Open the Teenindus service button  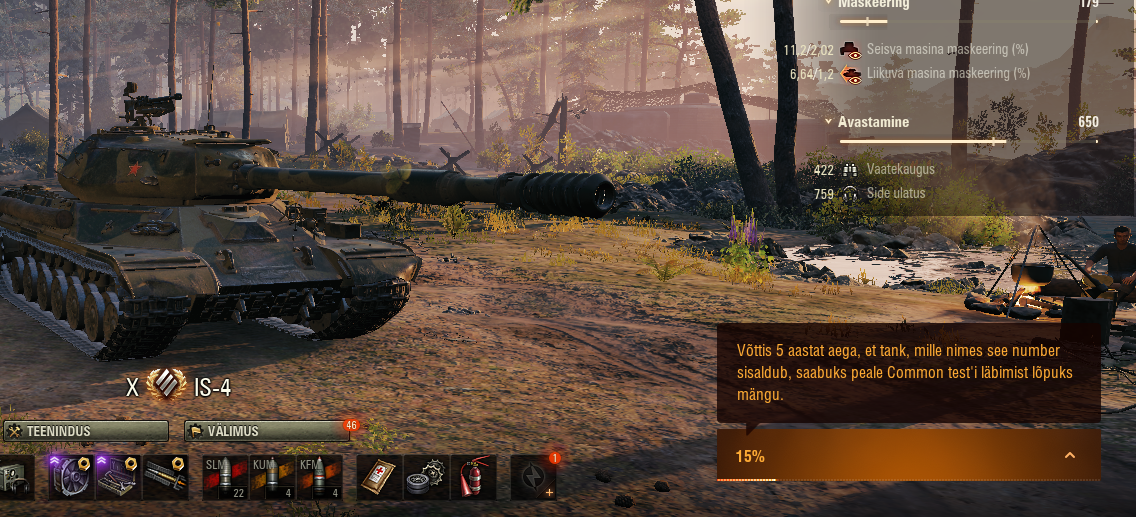(x=85, y=431)
